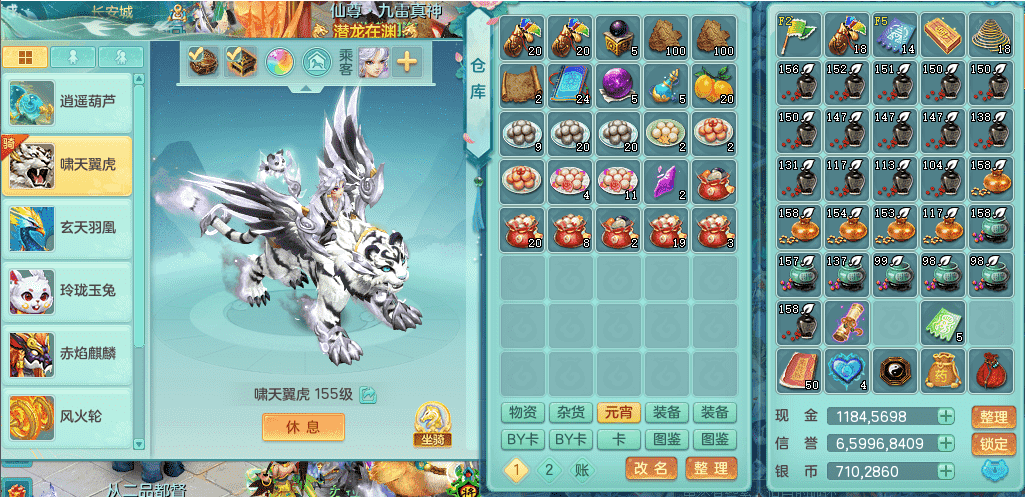Screen dimensions: 1025x497
Task: Show the 杂货 category
Action: click(x=571, y=413)
